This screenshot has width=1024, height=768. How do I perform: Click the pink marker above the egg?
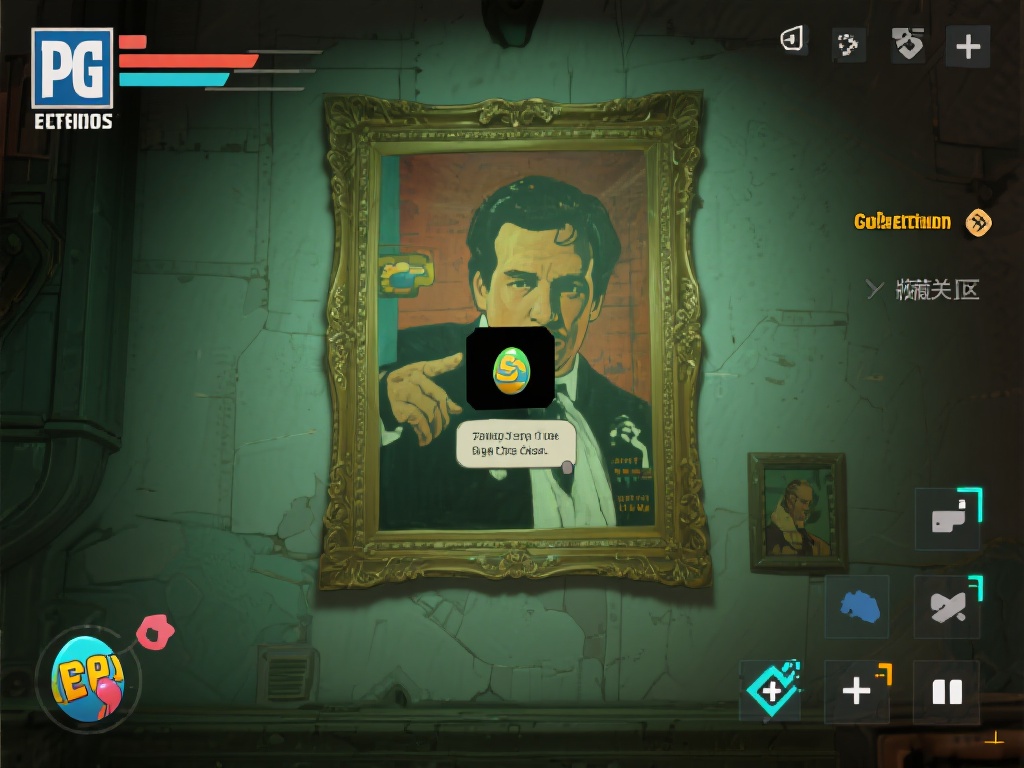pyautogui.click(x=155, y=632)
